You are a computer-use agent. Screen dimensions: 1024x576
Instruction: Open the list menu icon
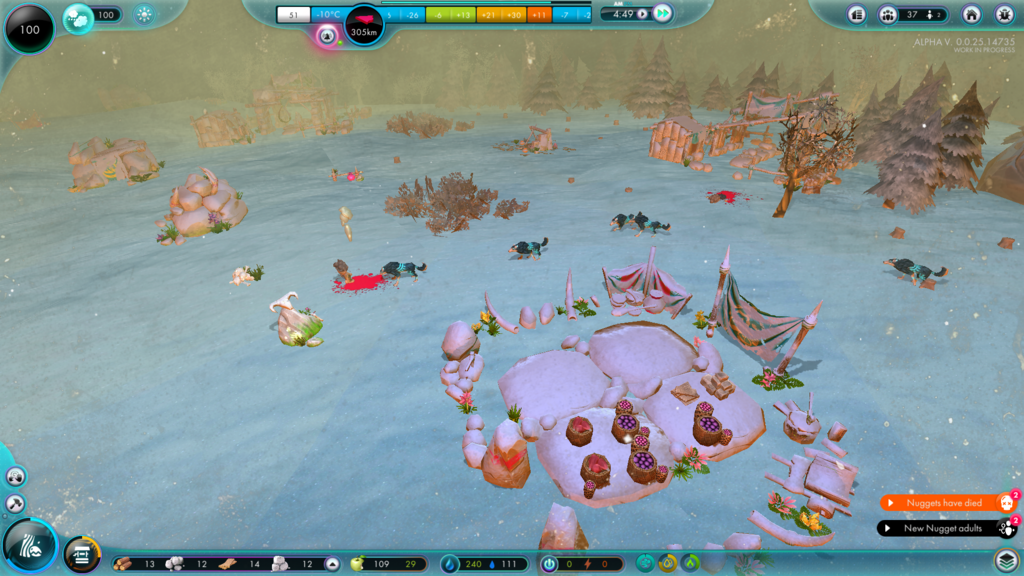[x=856, y=14]
